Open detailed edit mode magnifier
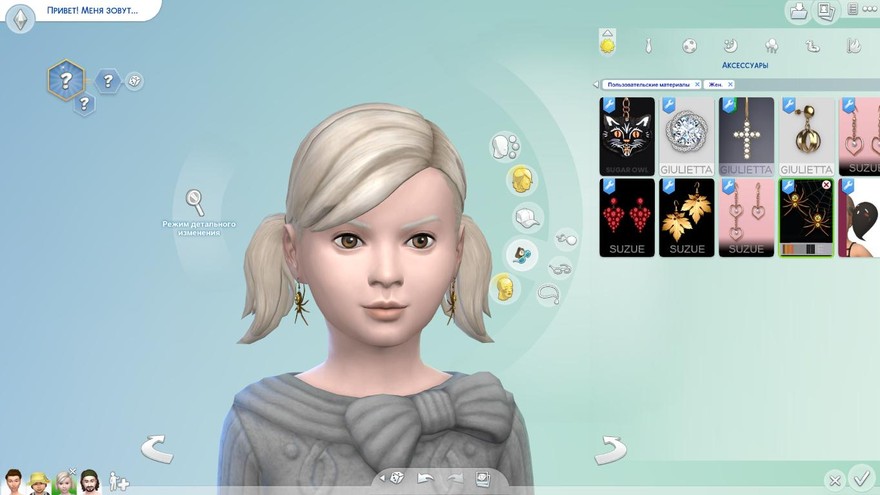Screen dimensions: 880x495 196,201
